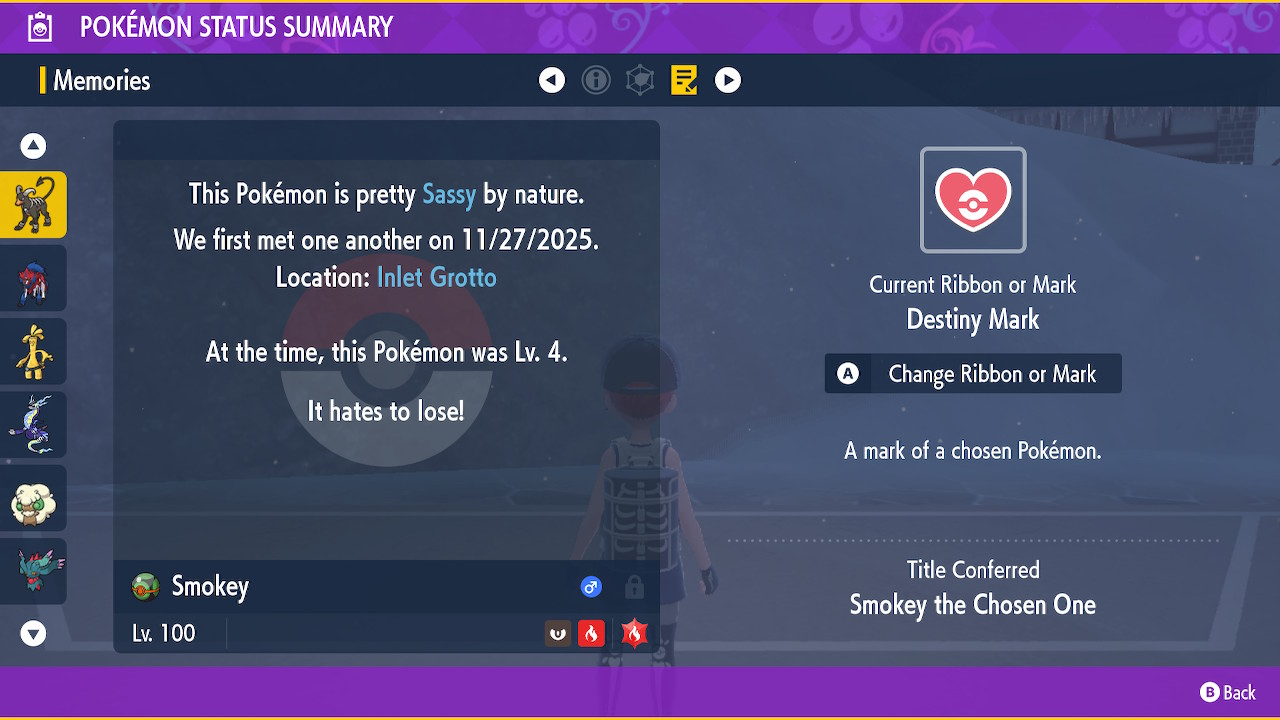Pick Whimsicott from the party list
The height and width of the screenshot is (720, 1280).
[x=34, y=498]
